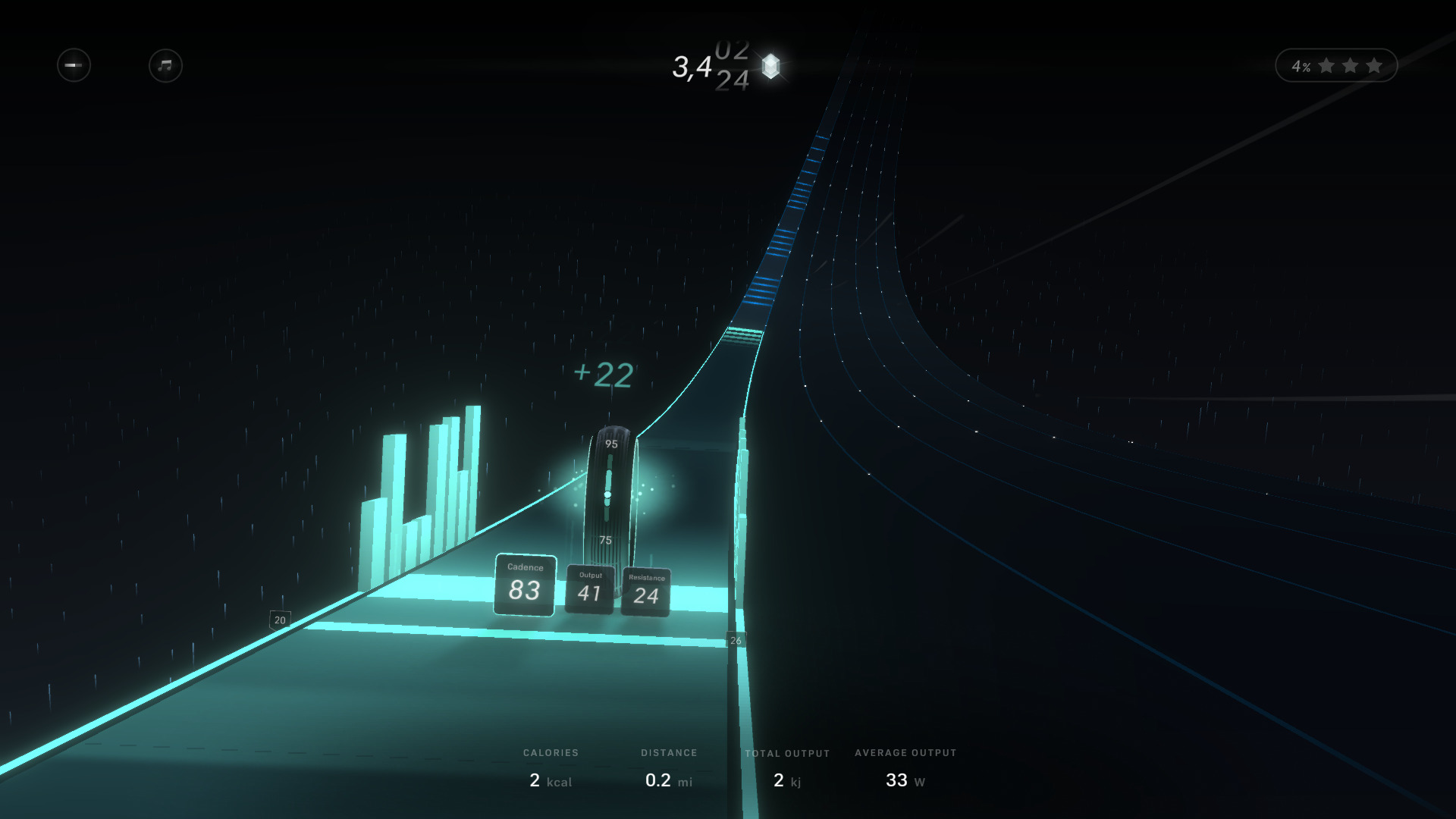Click the first star in the rating badge
The height and width of the screenshot is (819, 1456).
point(1327,65)
